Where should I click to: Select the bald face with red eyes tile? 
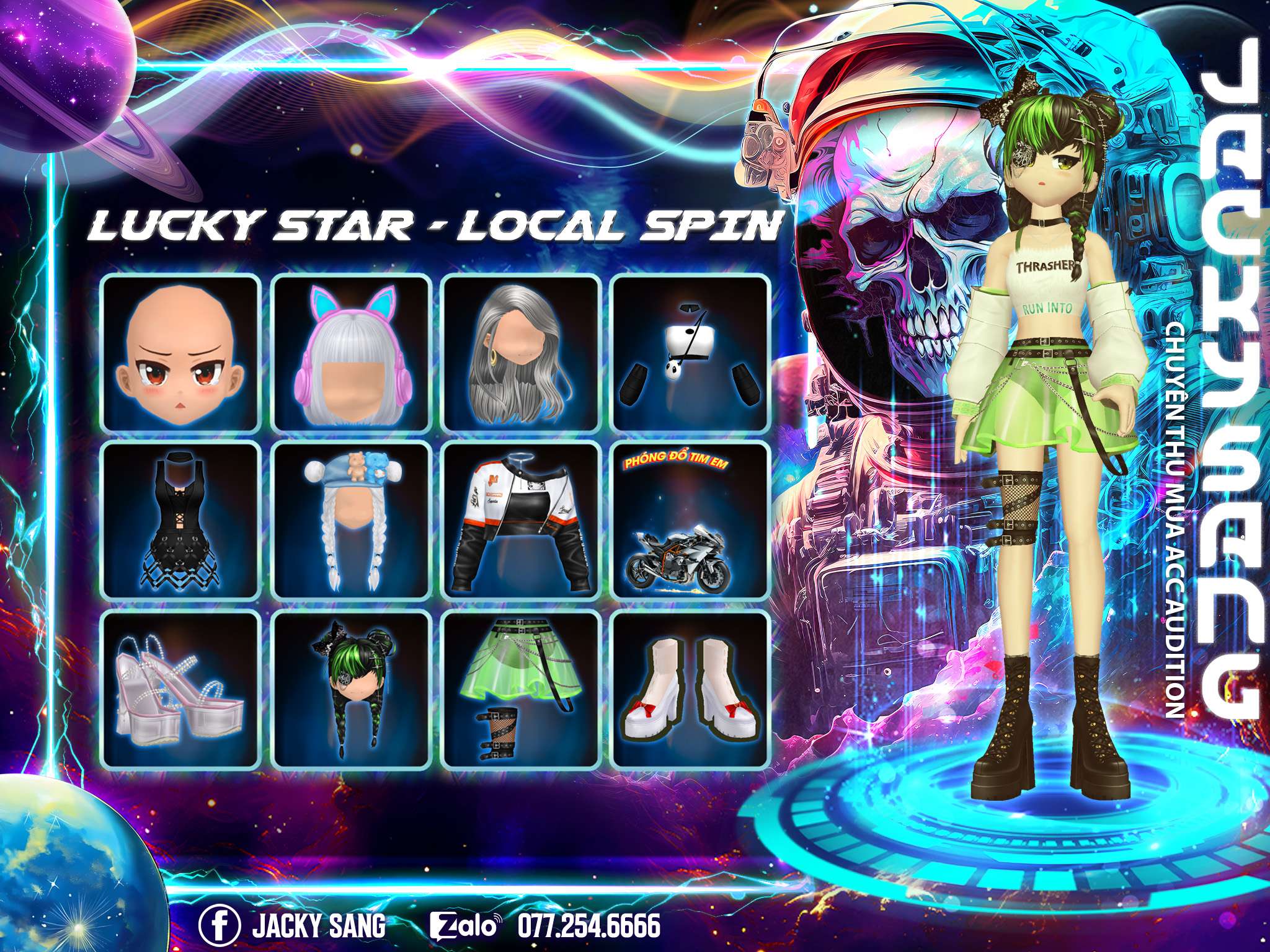(x=180, y=352)
